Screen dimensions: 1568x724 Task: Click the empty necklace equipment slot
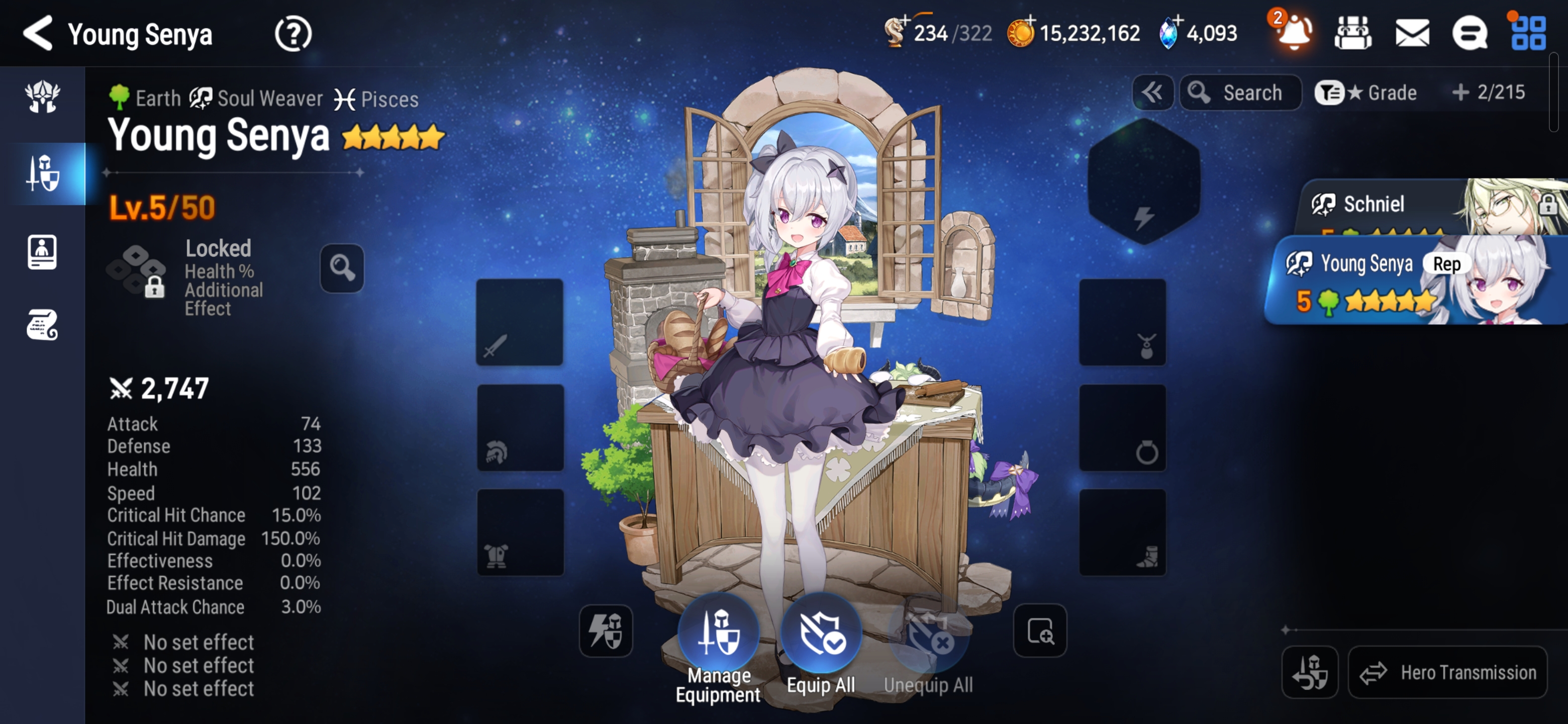1122,323
